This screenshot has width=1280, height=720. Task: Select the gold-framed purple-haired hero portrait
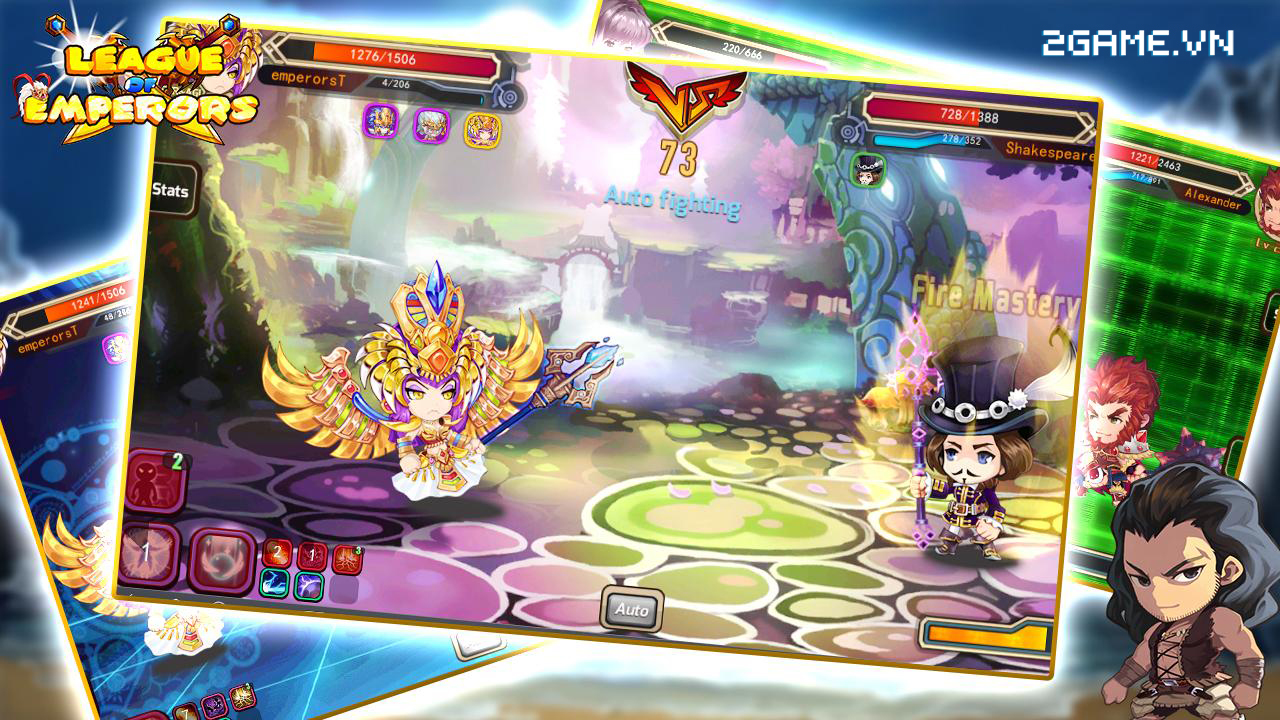[482, 130]
